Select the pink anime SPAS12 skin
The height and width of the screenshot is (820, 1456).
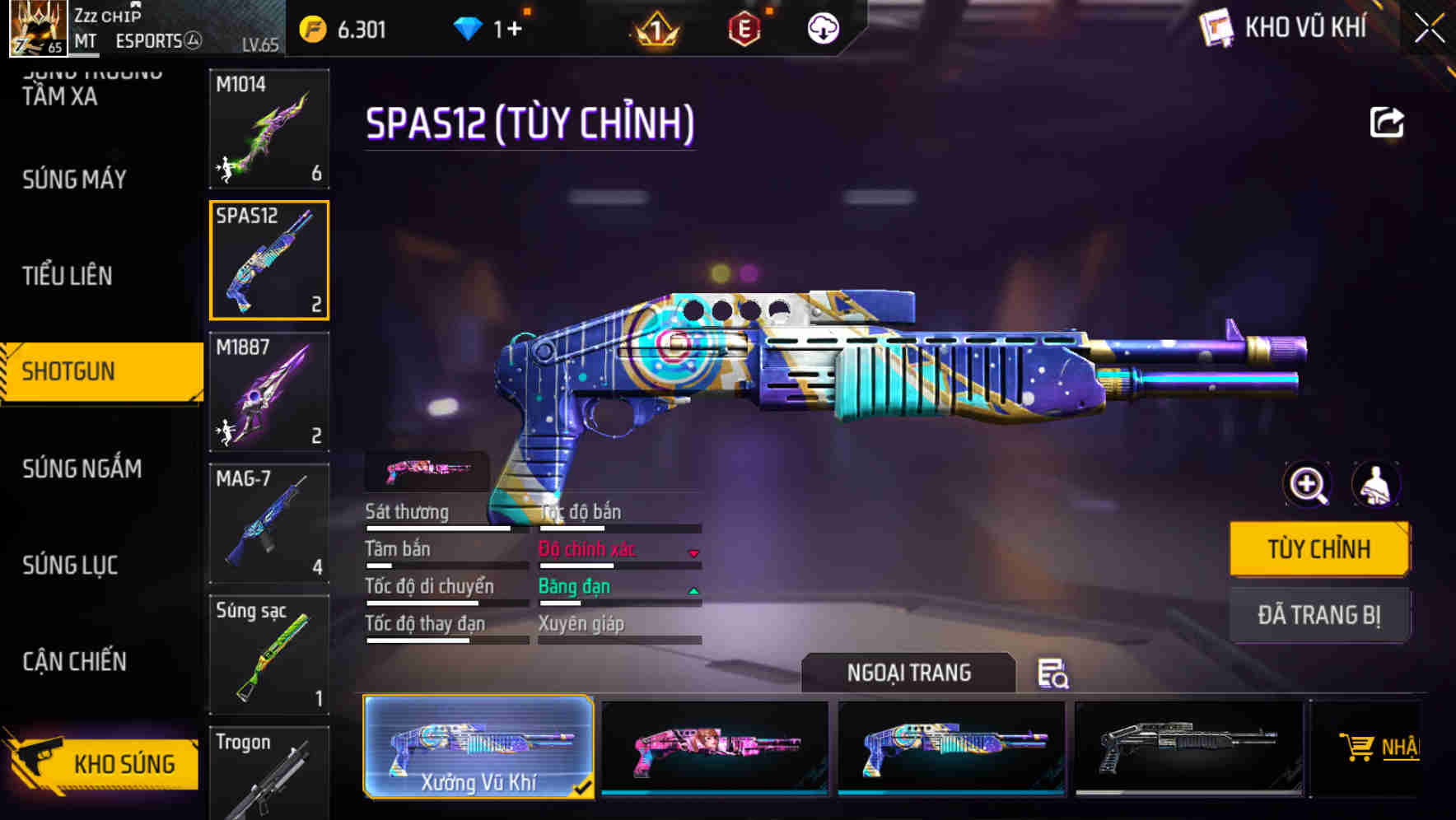715,748
